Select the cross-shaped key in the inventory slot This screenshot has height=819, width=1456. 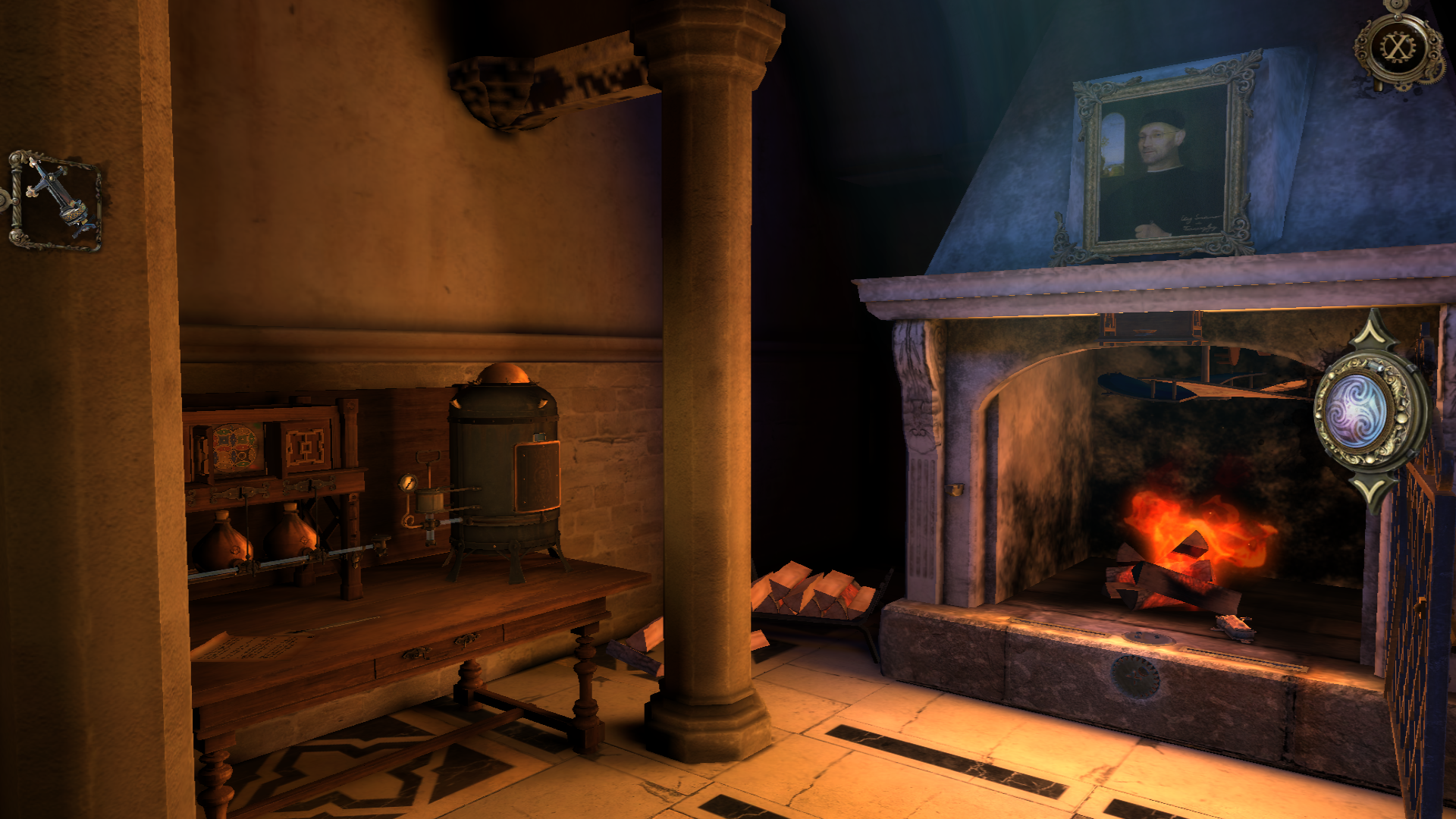click(58, 200)
